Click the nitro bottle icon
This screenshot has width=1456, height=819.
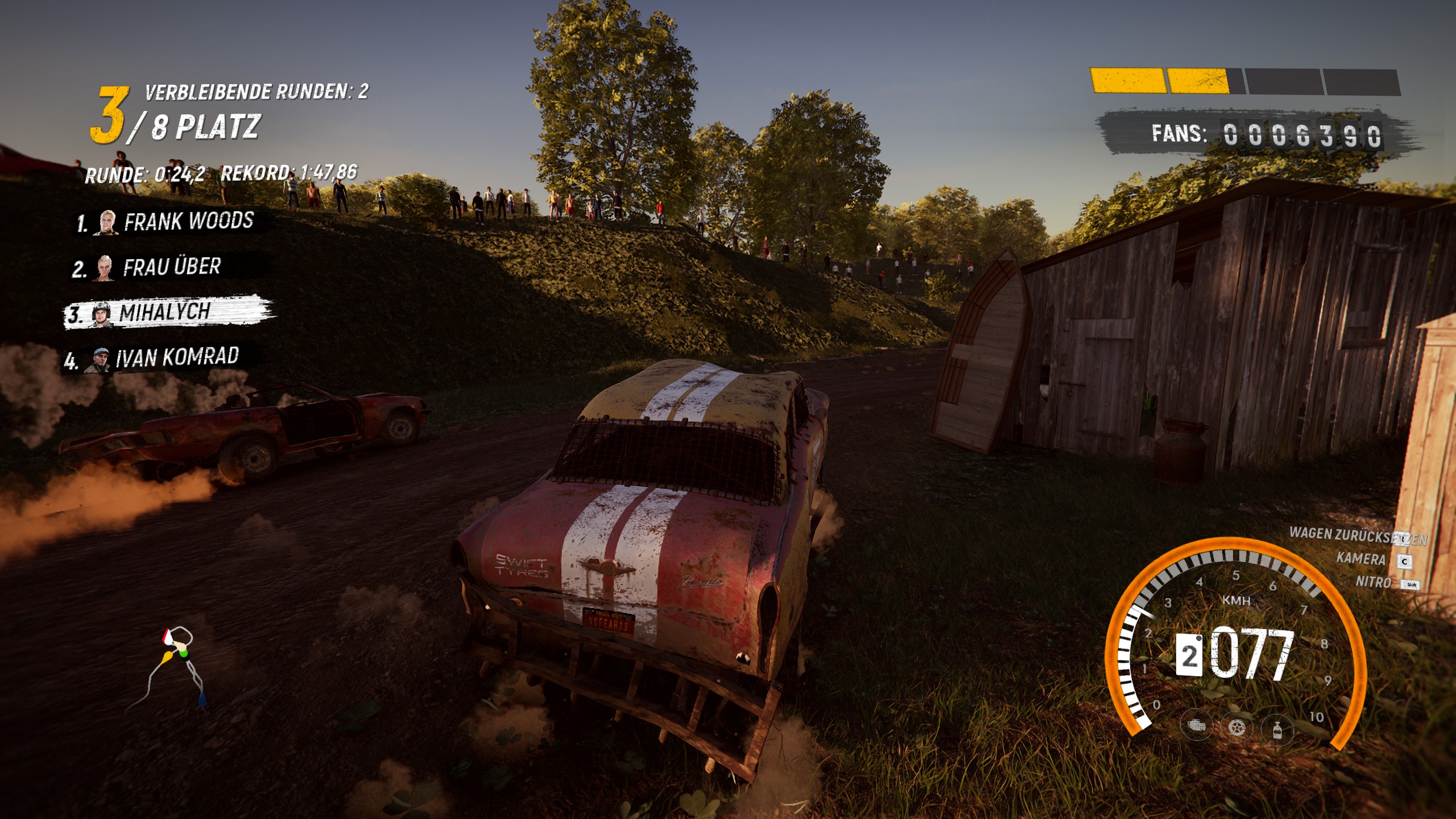tap(1277, 729)
